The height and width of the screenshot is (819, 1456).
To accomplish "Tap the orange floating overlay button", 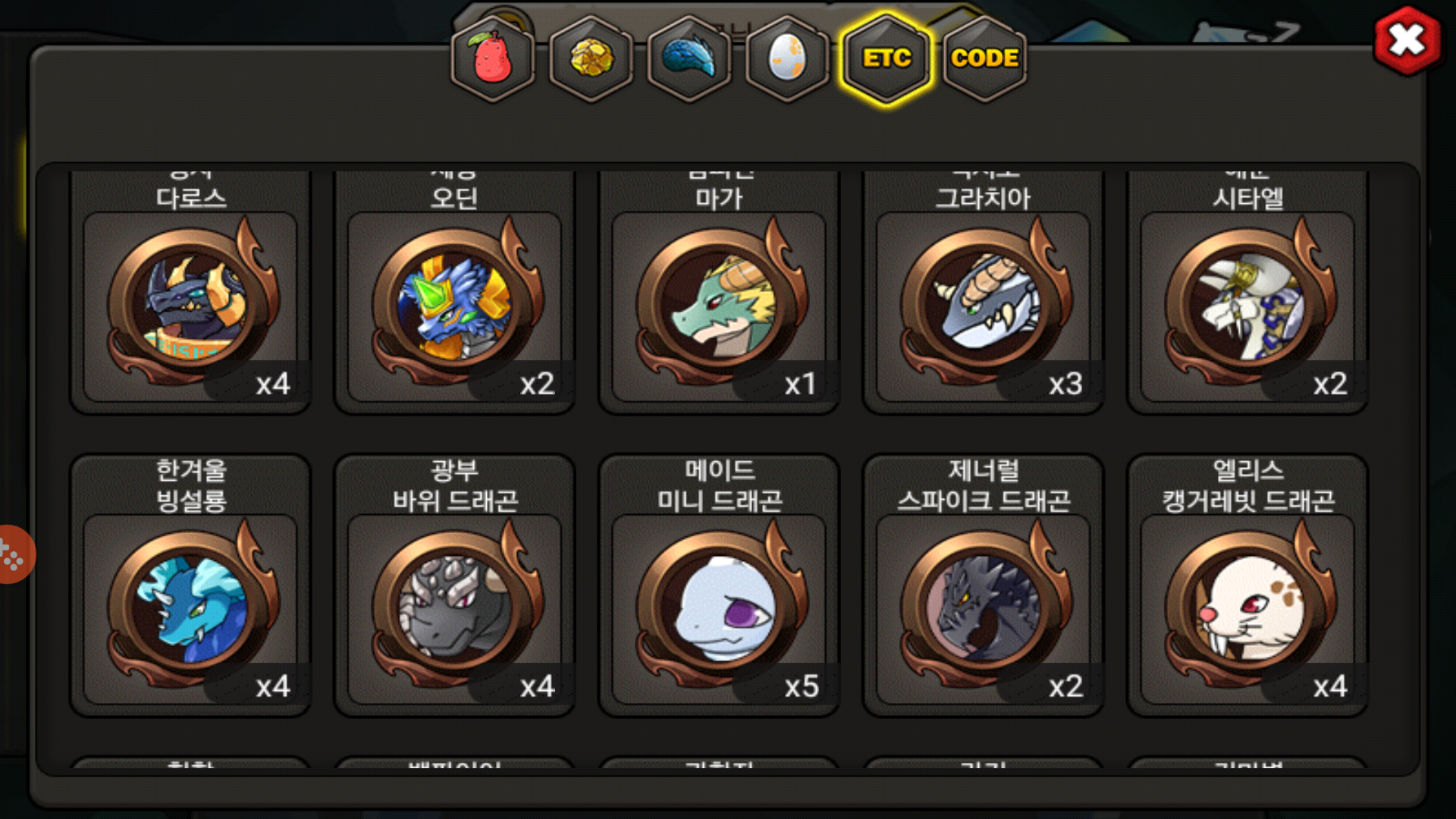I will 12,554.
